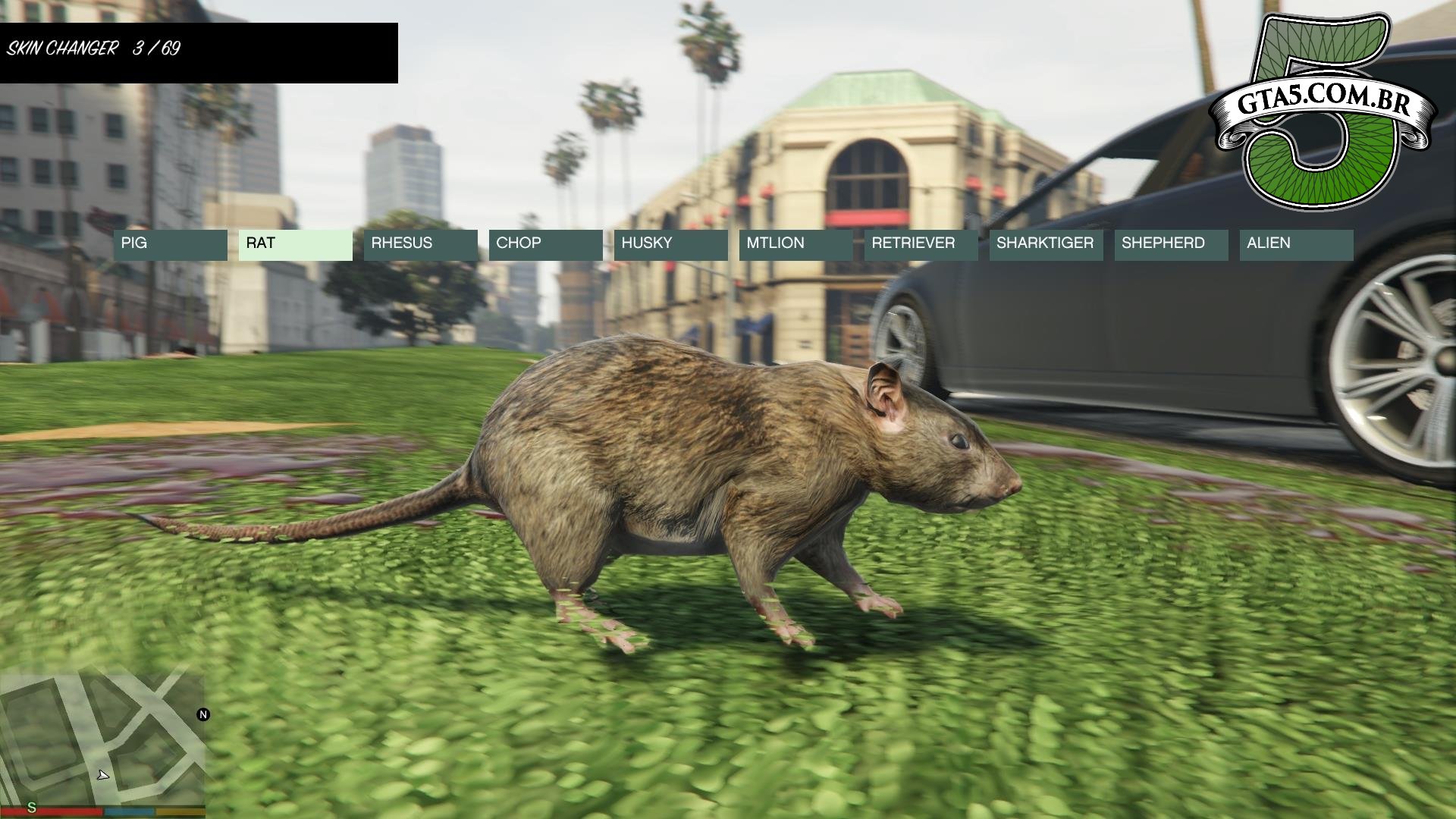The height and width of the screenshot is (819, 1456).
Task: Select the PIG skin option
Action: pyautogui.click(x=171, y=245)
